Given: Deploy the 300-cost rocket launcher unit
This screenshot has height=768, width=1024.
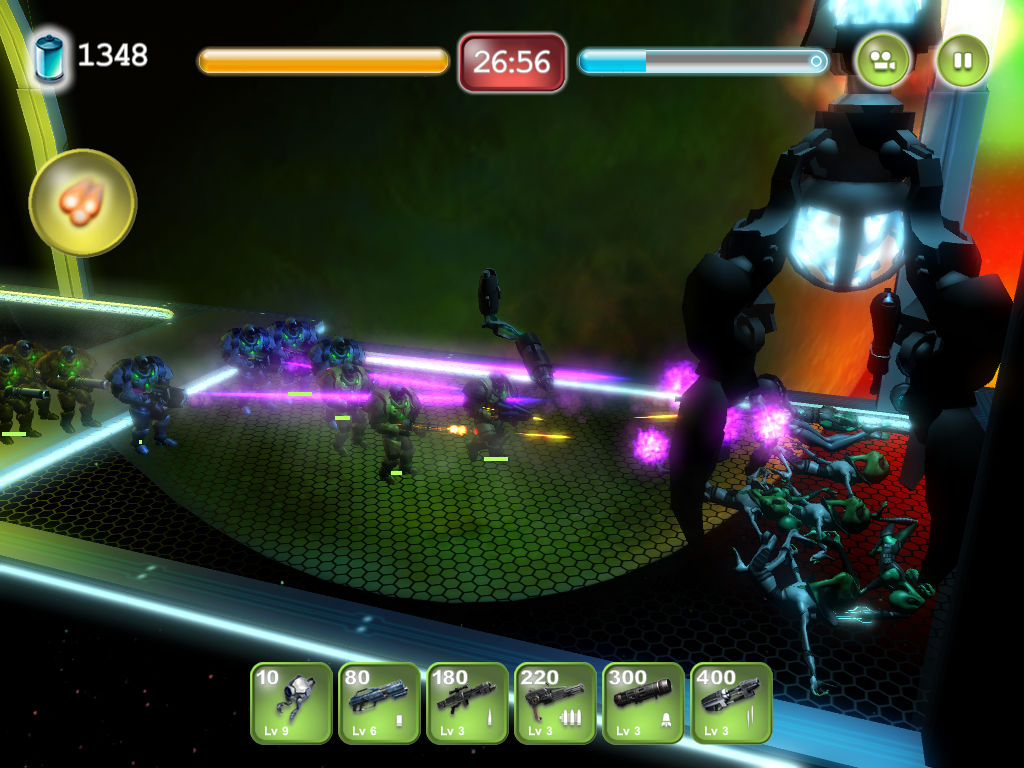Looking at the screenshot, I should pyautogui.click(x=643, y=703).
